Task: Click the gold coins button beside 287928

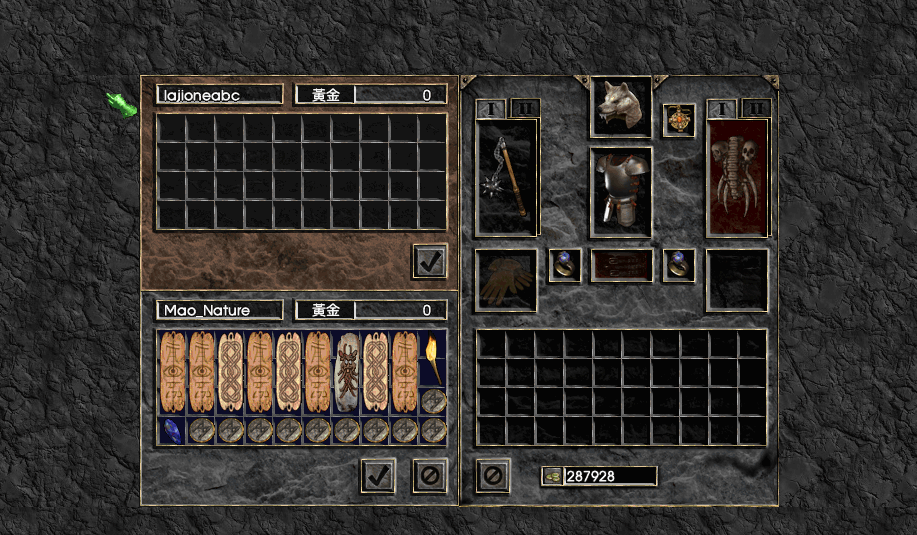Action: click(553, 476)
